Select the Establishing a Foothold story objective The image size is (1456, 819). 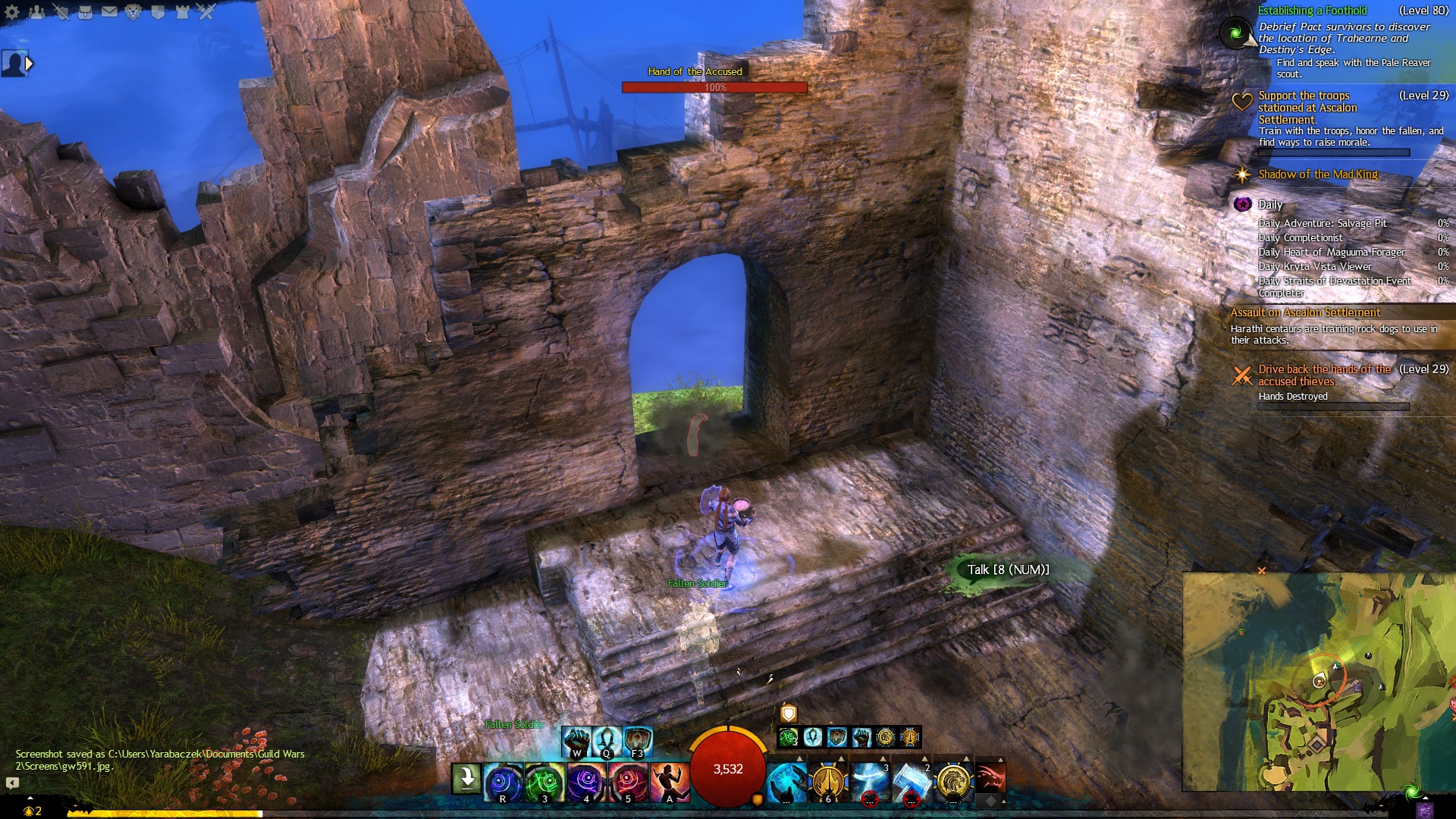[1312, 11]
